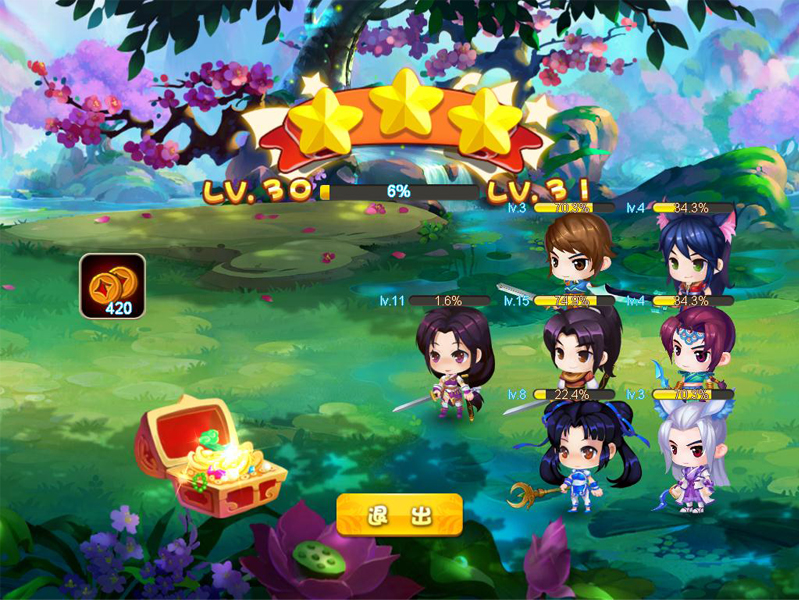This screenshot has width=800, height=600.
Task: Select the 420 coin reward icon
Action: (x=113, y=286)
